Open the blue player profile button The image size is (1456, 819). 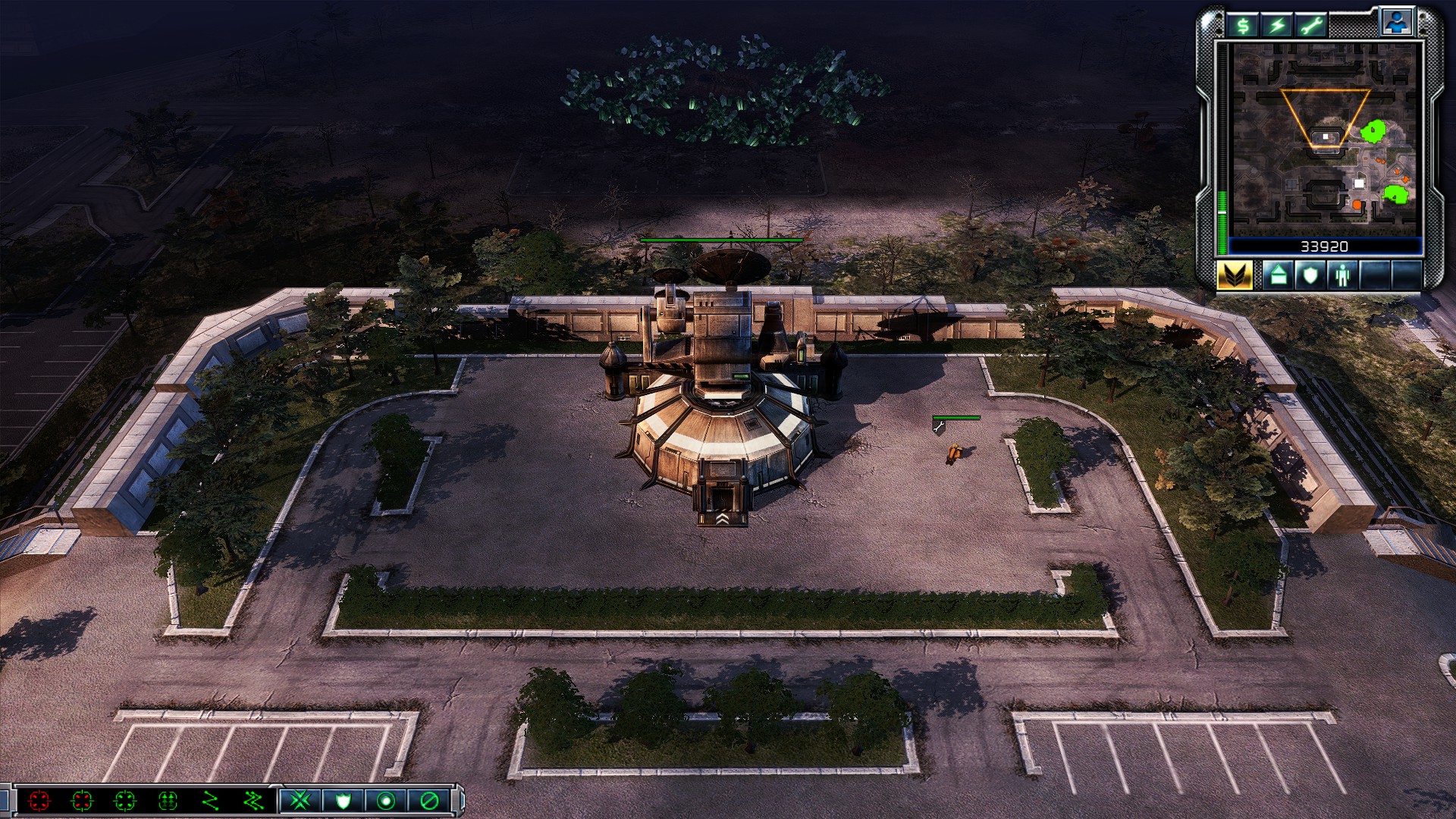pos(1396,23)
